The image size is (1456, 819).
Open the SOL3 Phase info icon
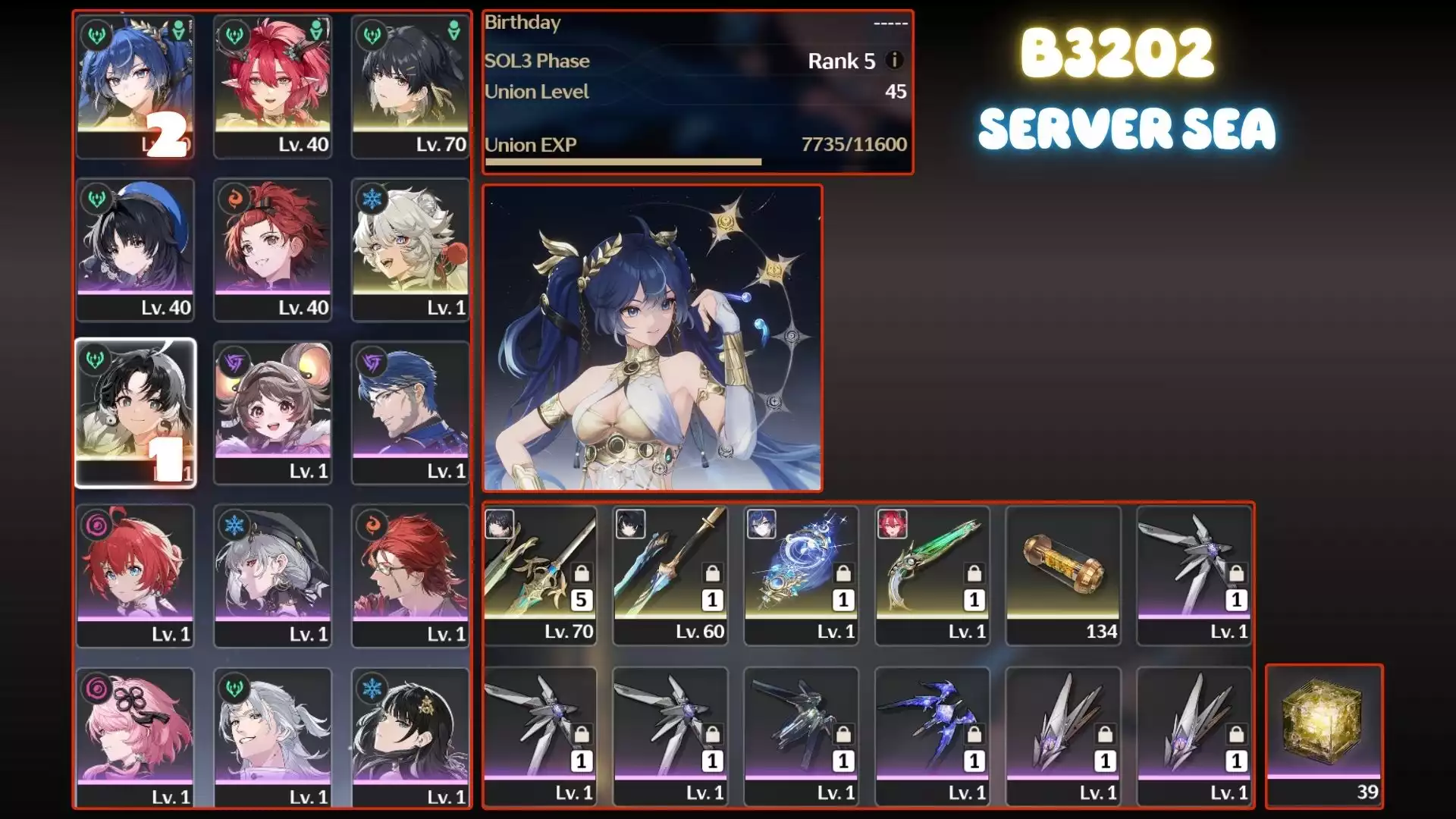(895, 60)
